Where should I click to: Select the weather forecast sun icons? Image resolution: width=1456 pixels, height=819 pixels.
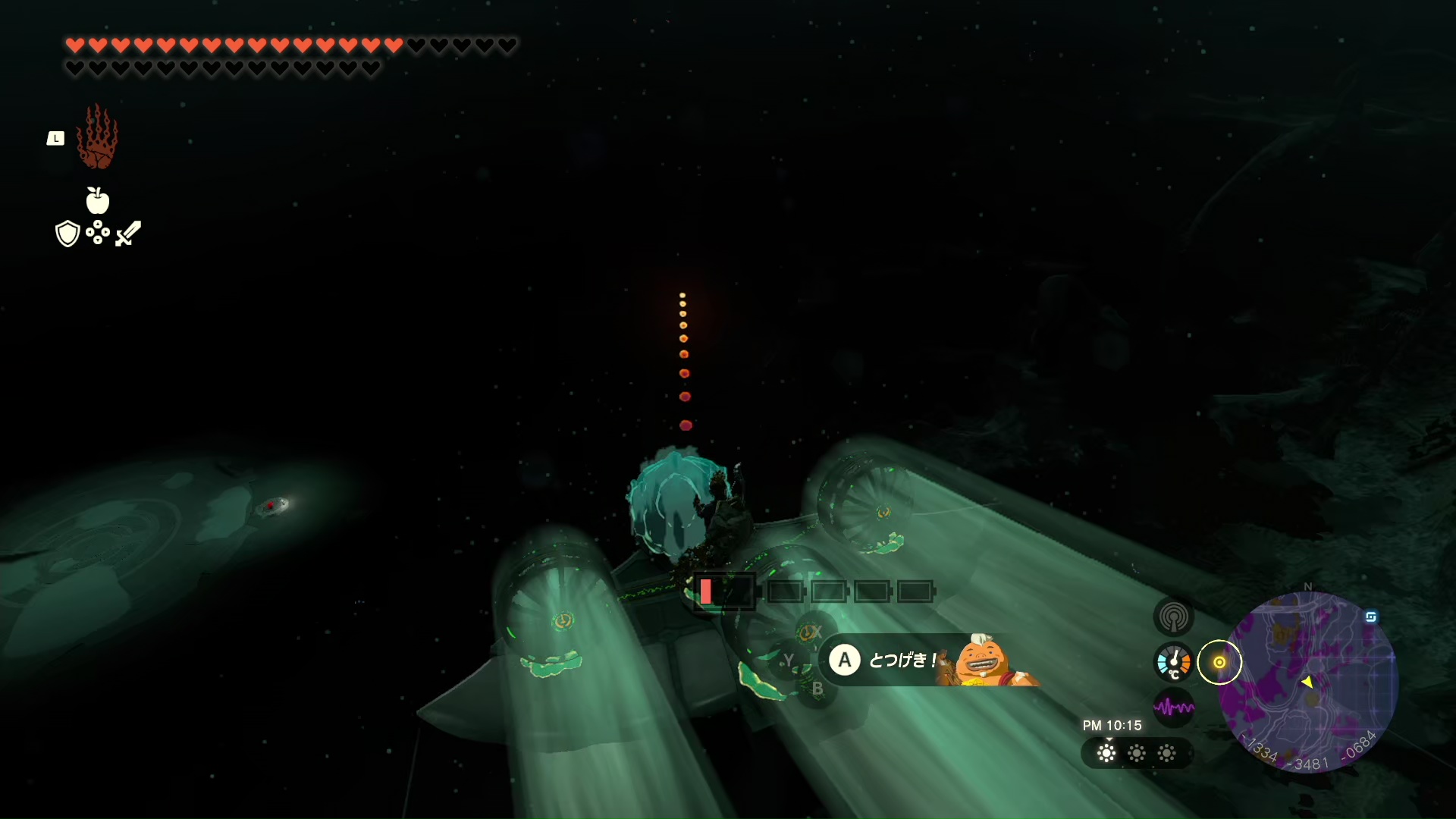point(1136,753)
